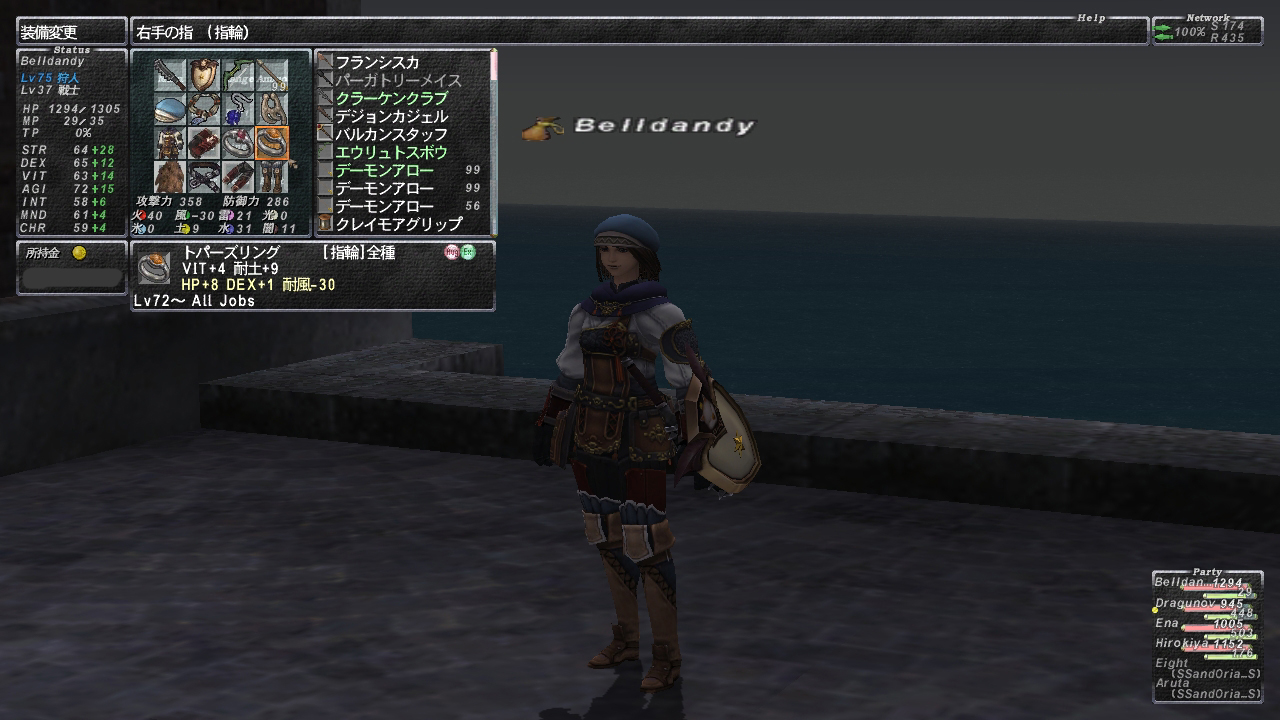The image size is (1280, 720).
Task: Click the highlighted topaz ring slot
Action: coord(272,143)
